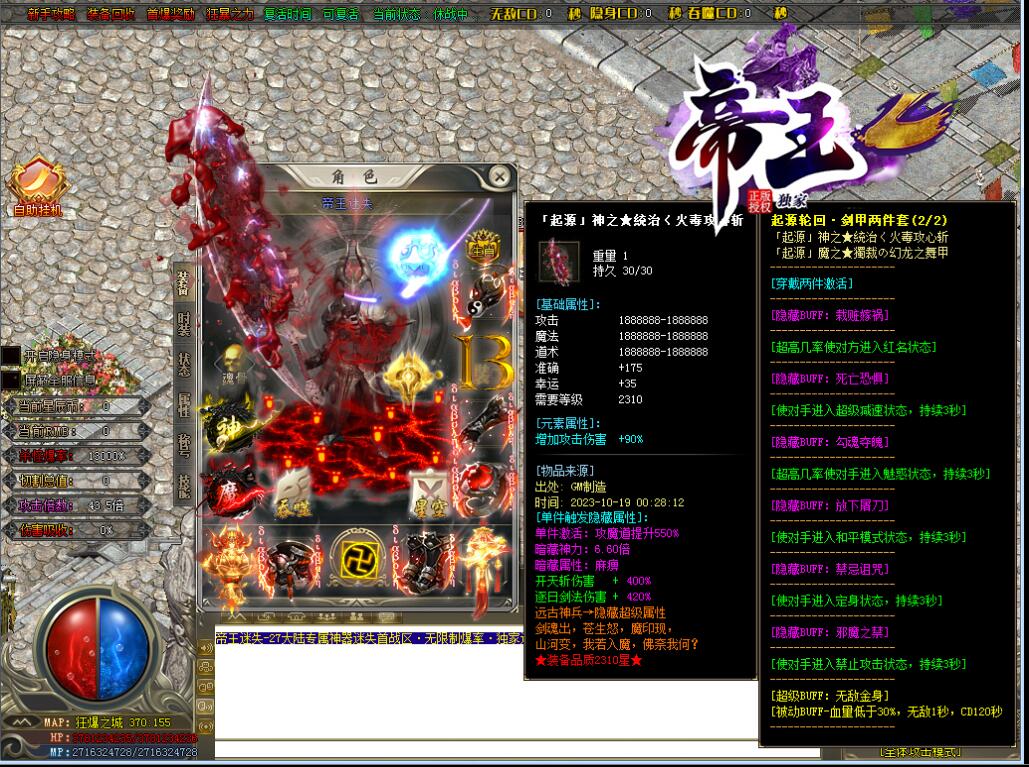Switch to the 时装 costume tab

pos(184,323)
